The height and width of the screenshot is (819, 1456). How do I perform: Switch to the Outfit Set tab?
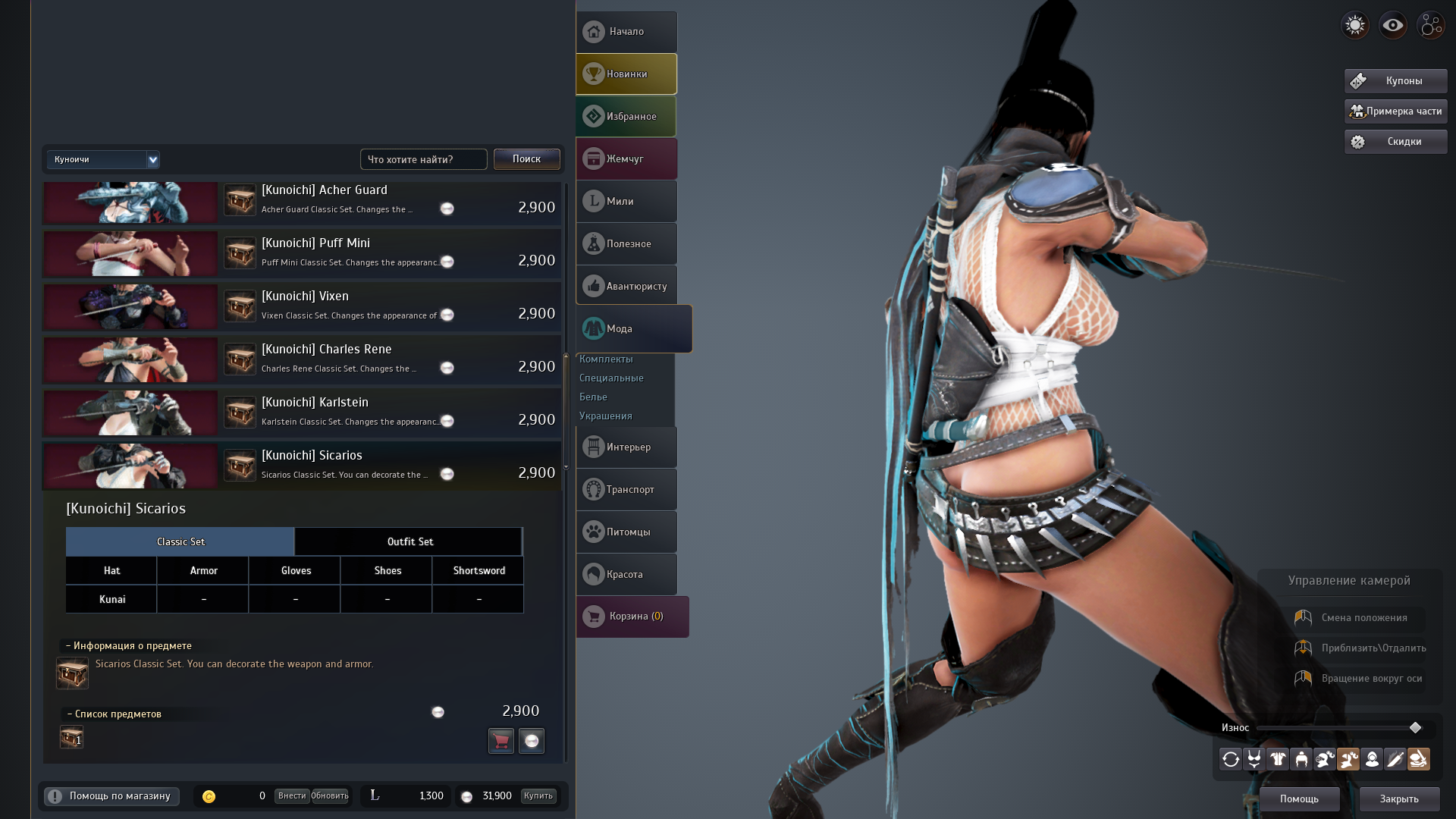tap(409, 541)
